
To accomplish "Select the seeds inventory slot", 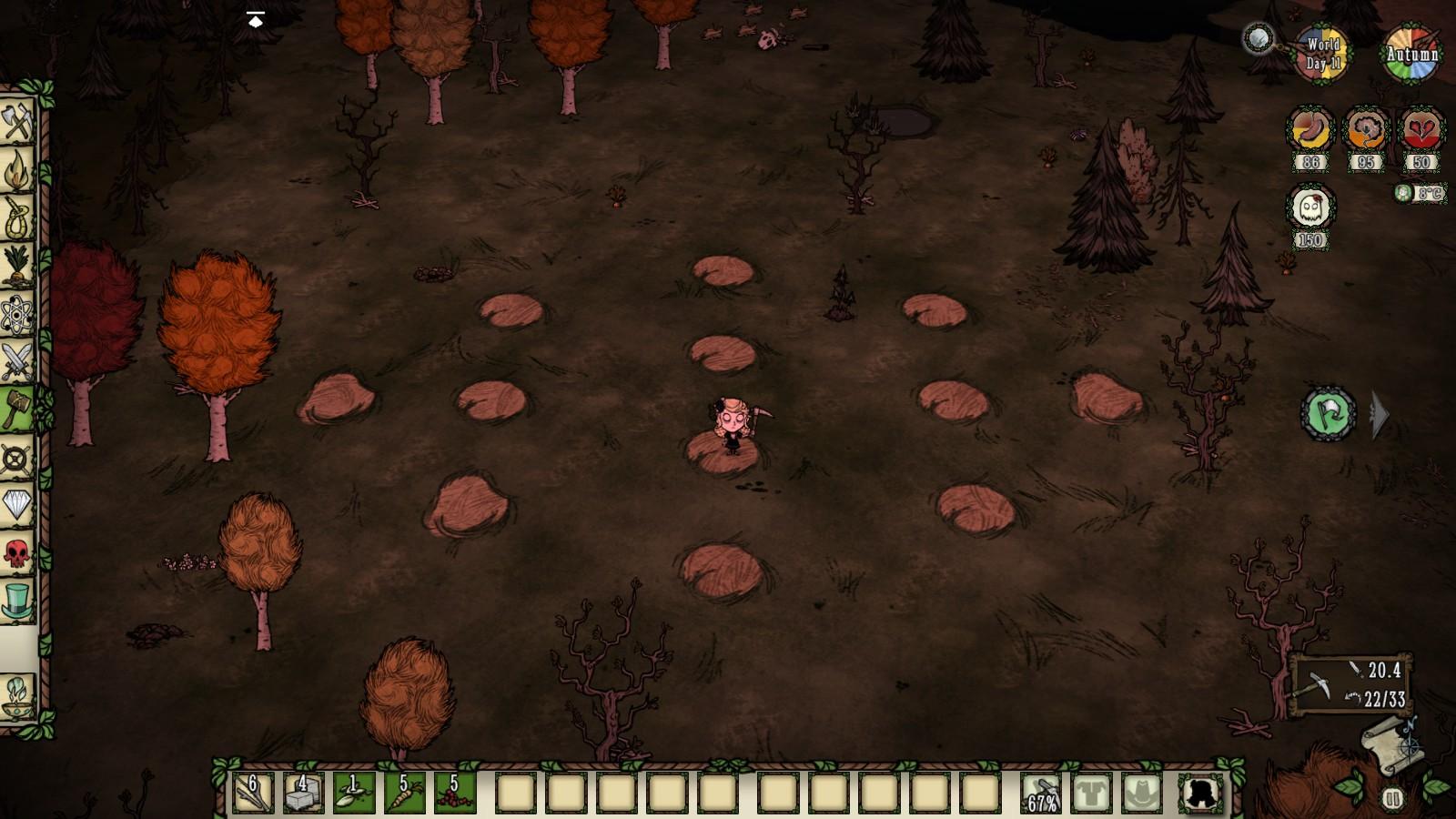I will [353, 793].
